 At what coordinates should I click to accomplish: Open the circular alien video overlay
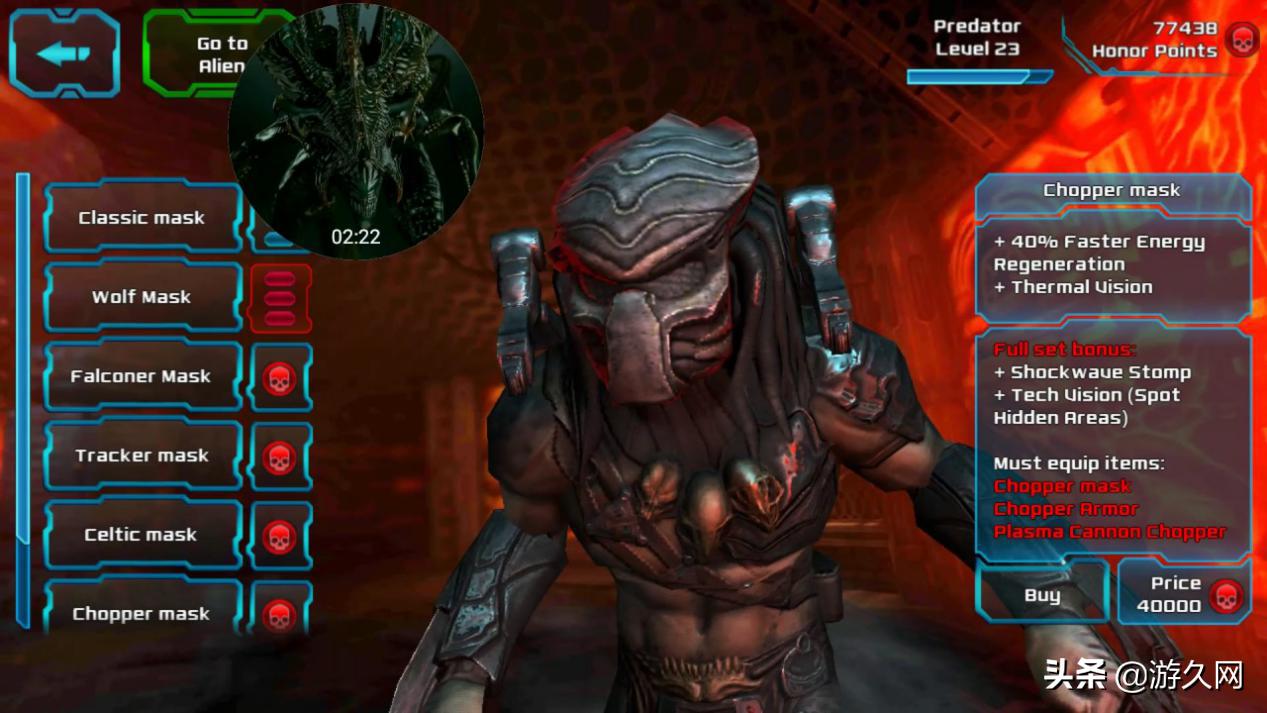356,131
